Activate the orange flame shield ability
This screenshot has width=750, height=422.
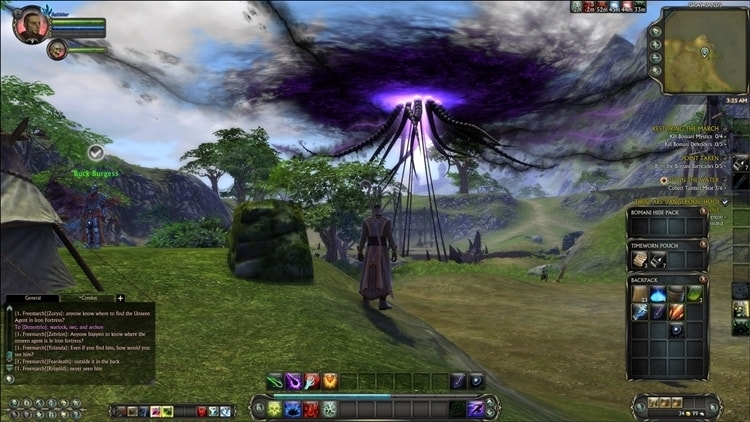[329, 381]
